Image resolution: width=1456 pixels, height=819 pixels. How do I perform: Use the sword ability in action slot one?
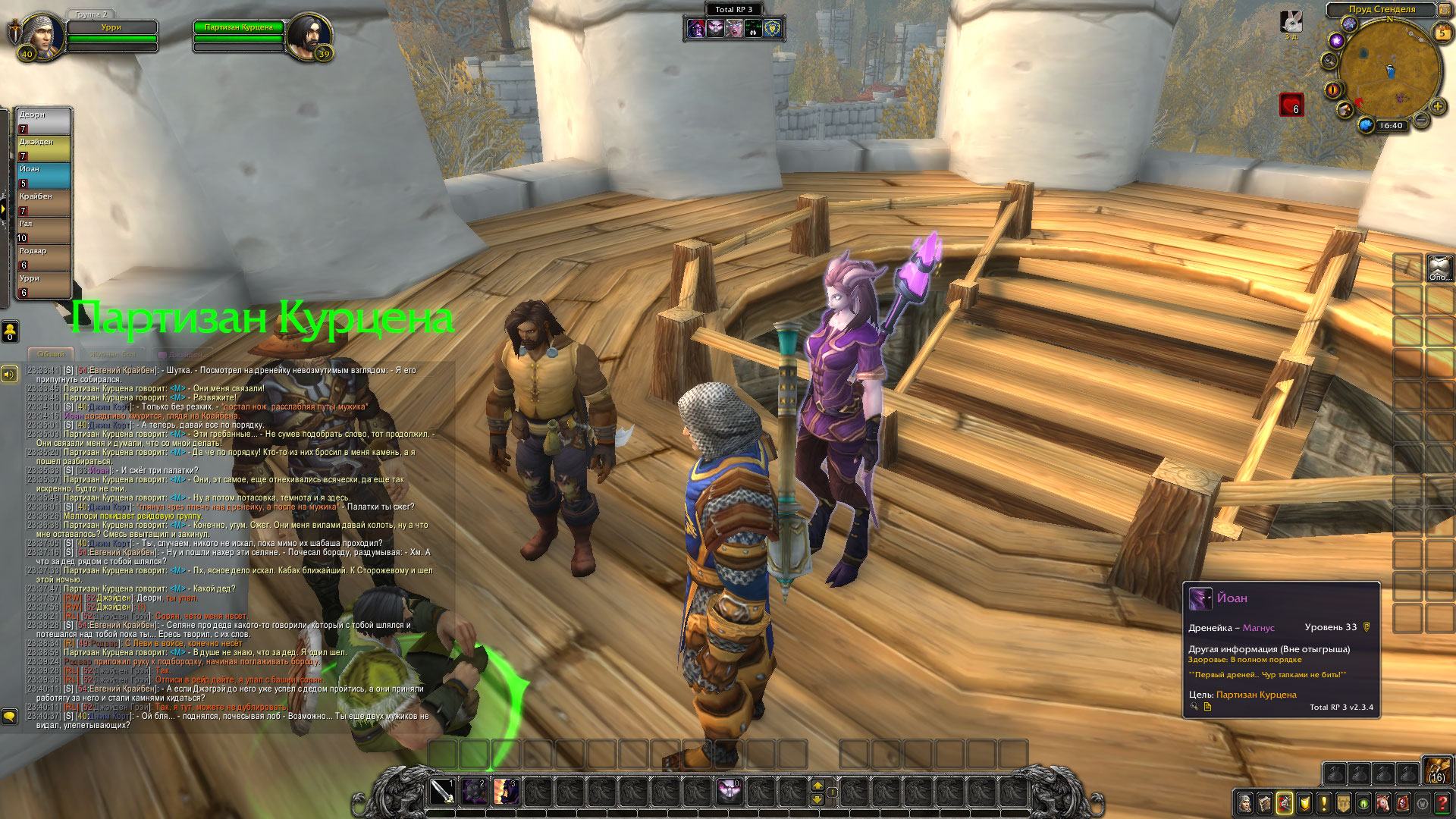tap(442, 792)
